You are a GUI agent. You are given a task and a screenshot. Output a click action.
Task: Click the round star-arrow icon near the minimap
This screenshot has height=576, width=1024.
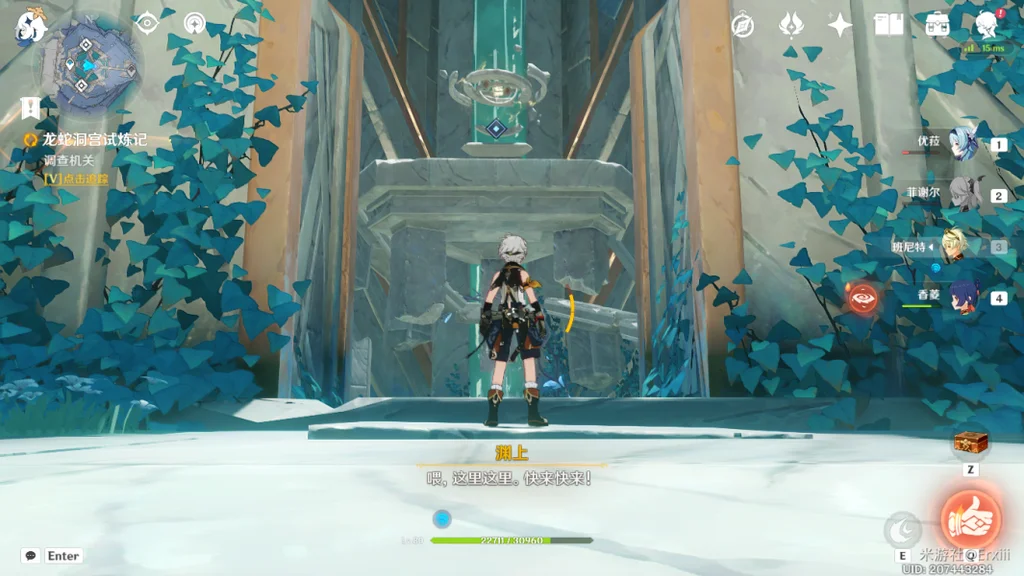click(x=195, y=22)
